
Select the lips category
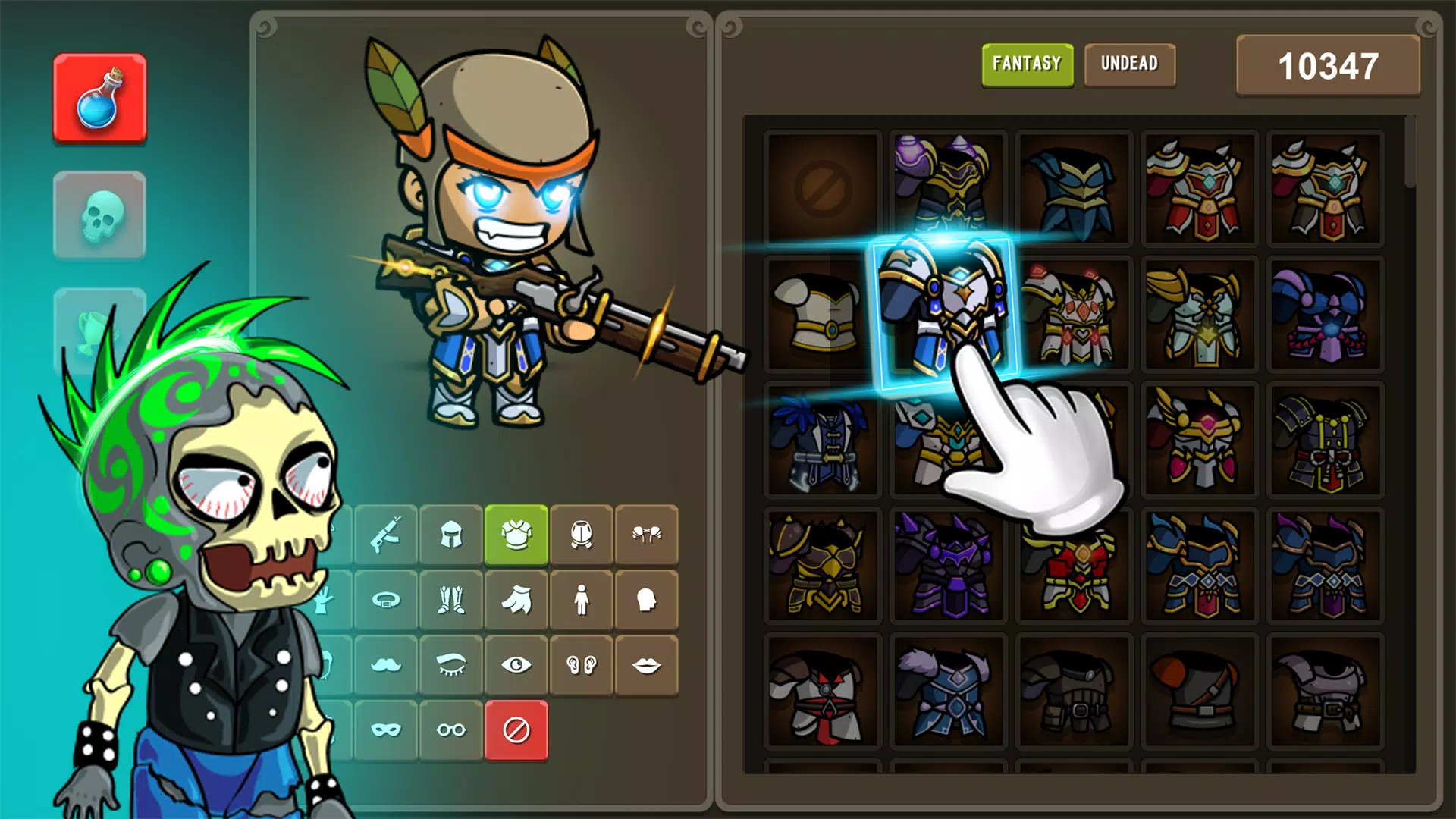pyautogui.click(x=647, y=665)
